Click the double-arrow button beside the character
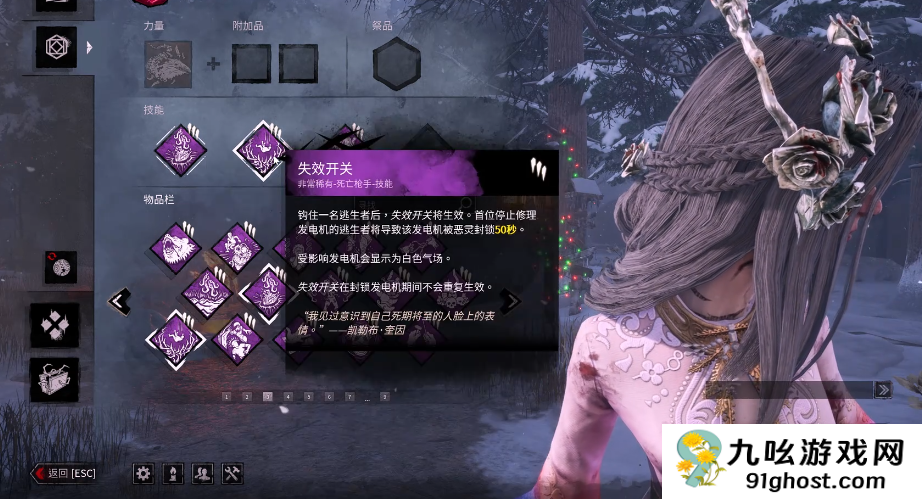Screen dimensions: 922x499 (x=883, y=389)
